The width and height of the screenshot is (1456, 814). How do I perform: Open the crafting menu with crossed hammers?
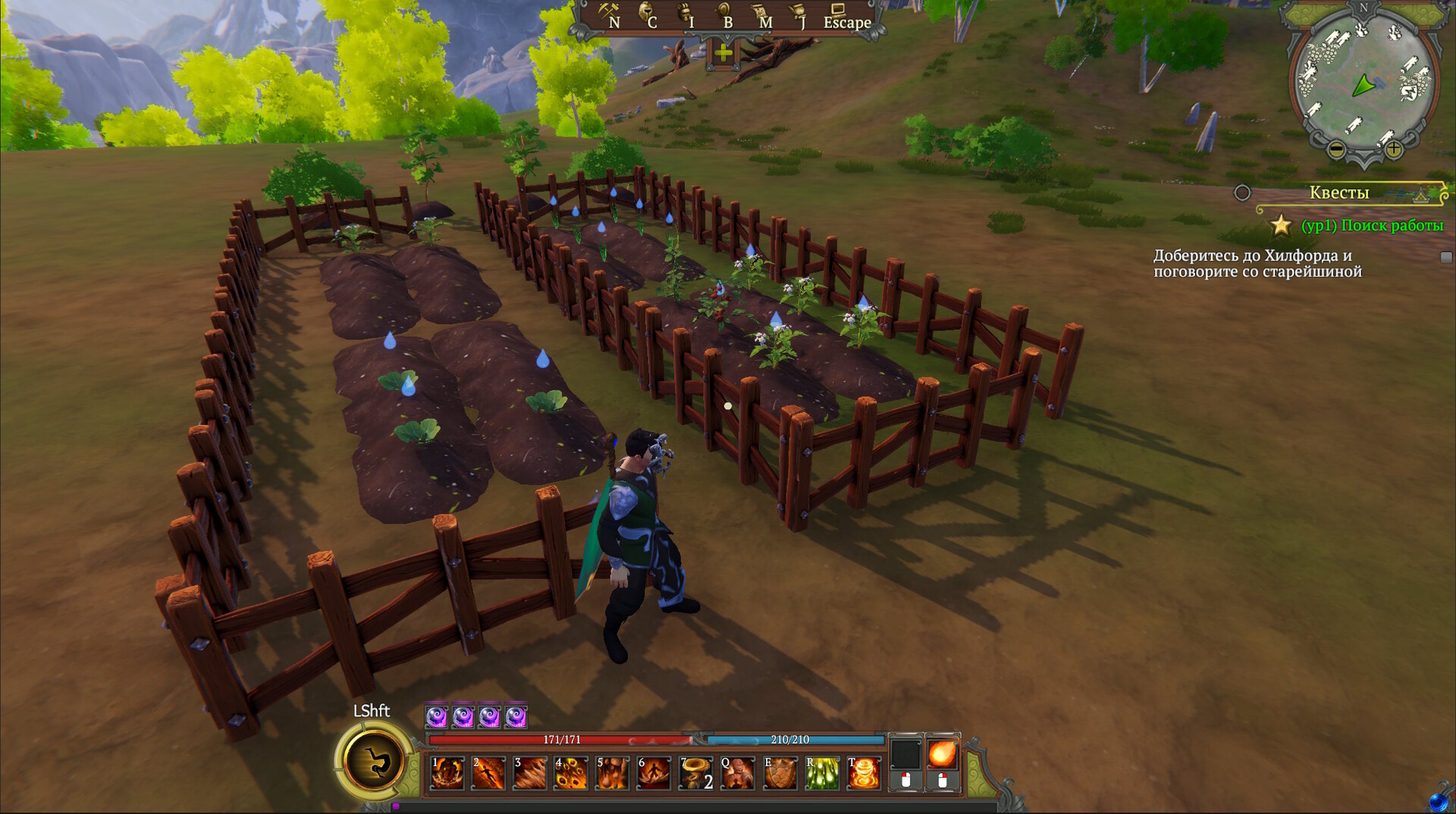click(610, 14)
